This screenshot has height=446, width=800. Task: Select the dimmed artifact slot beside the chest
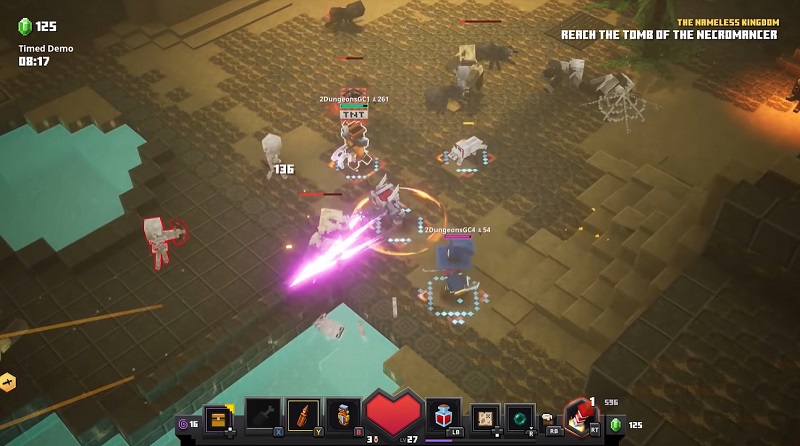coord(262,415)
